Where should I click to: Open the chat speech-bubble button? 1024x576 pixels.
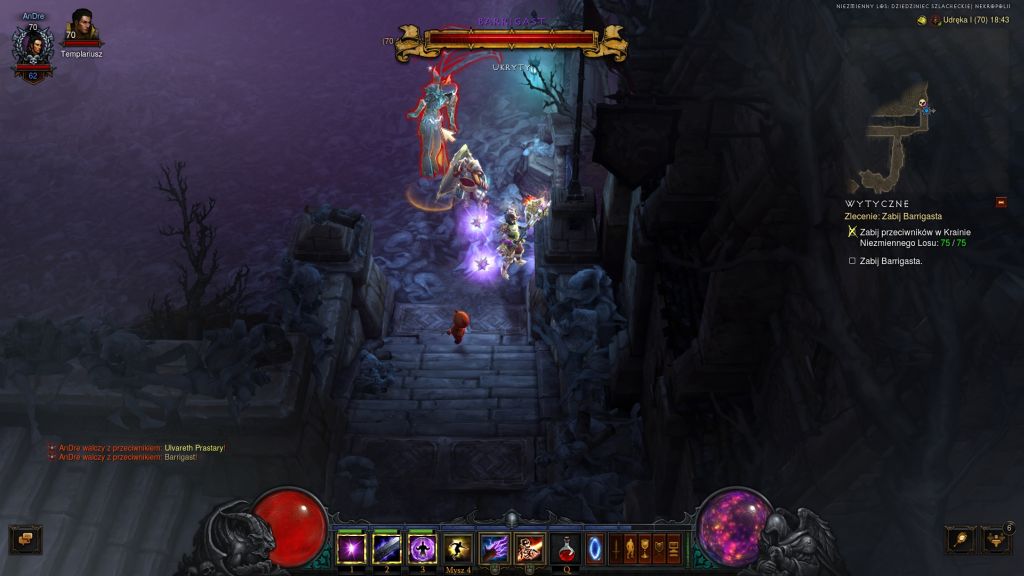click(x=25, y=539)
